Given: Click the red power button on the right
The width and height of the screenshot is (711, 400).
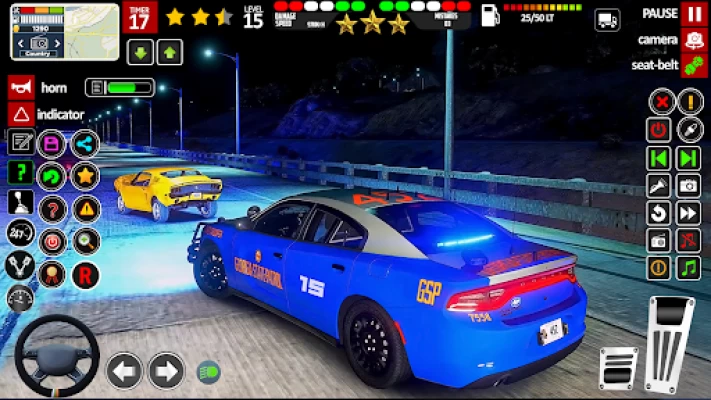Looking at the screenshot, I should [659, 129].
